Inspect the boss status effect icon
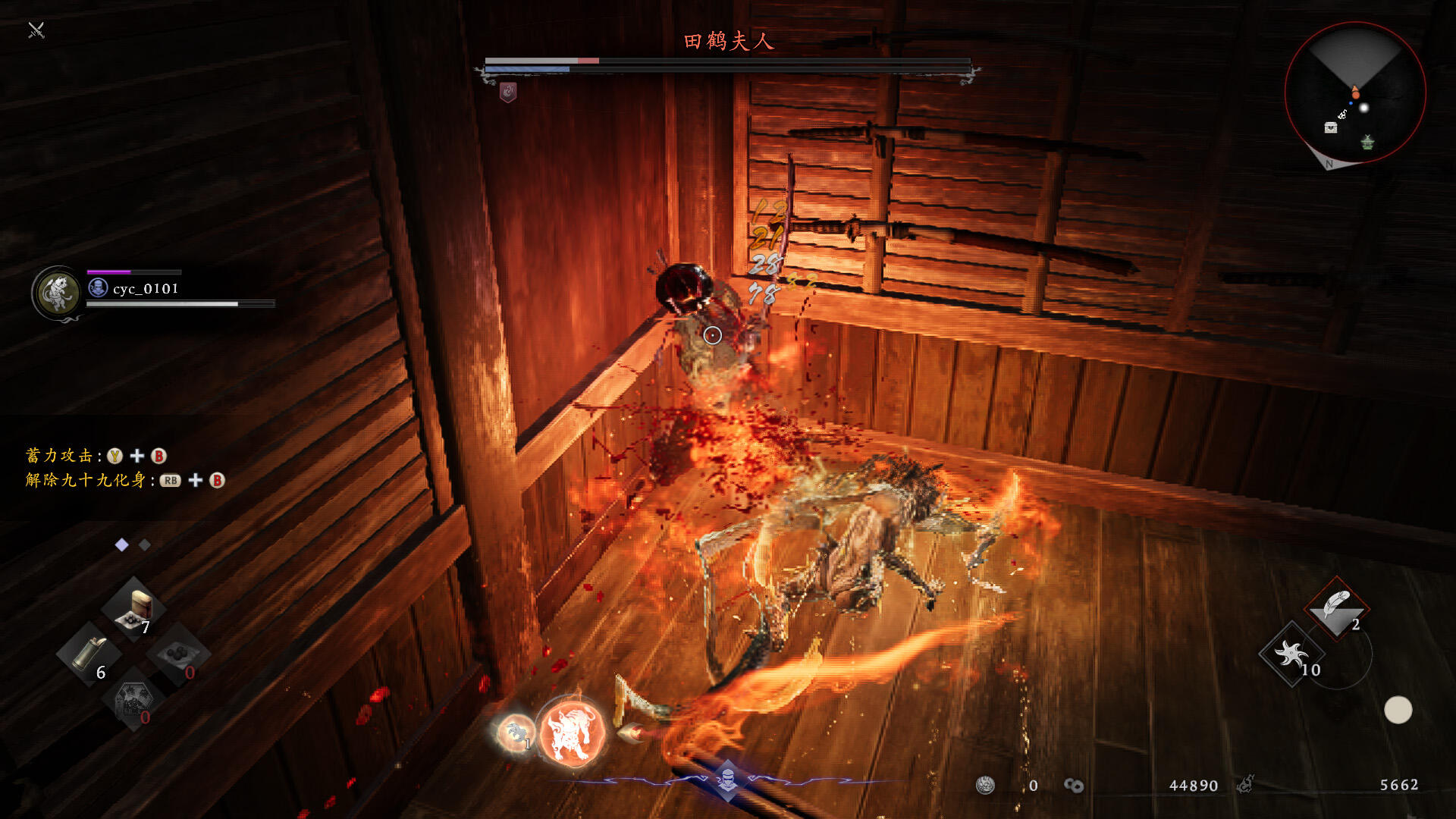The height and width of the screenshot is (819, 1456). coord(508,93)
